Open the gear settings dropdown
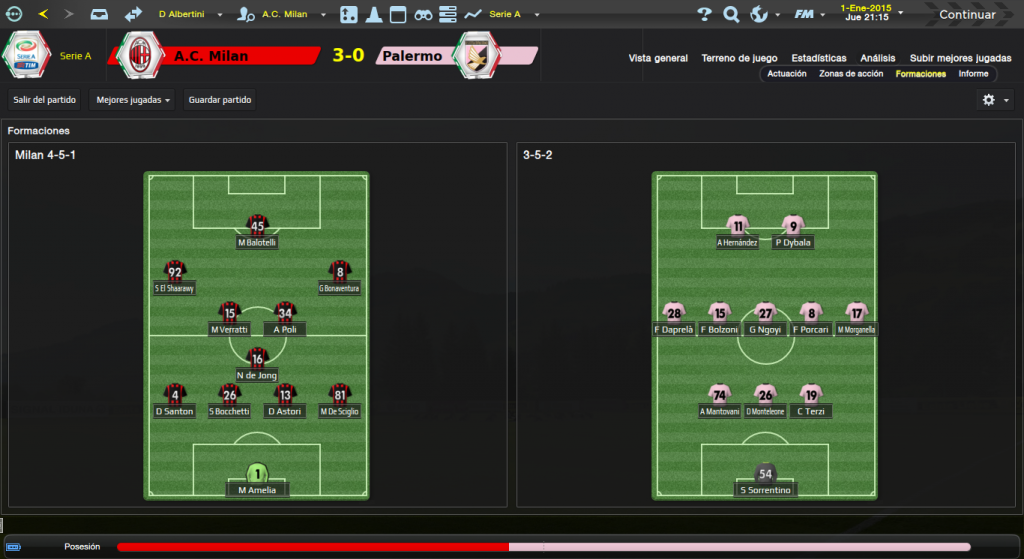Image resolution: width=1024 pixels, height=559 pixels. click(994, 100)
